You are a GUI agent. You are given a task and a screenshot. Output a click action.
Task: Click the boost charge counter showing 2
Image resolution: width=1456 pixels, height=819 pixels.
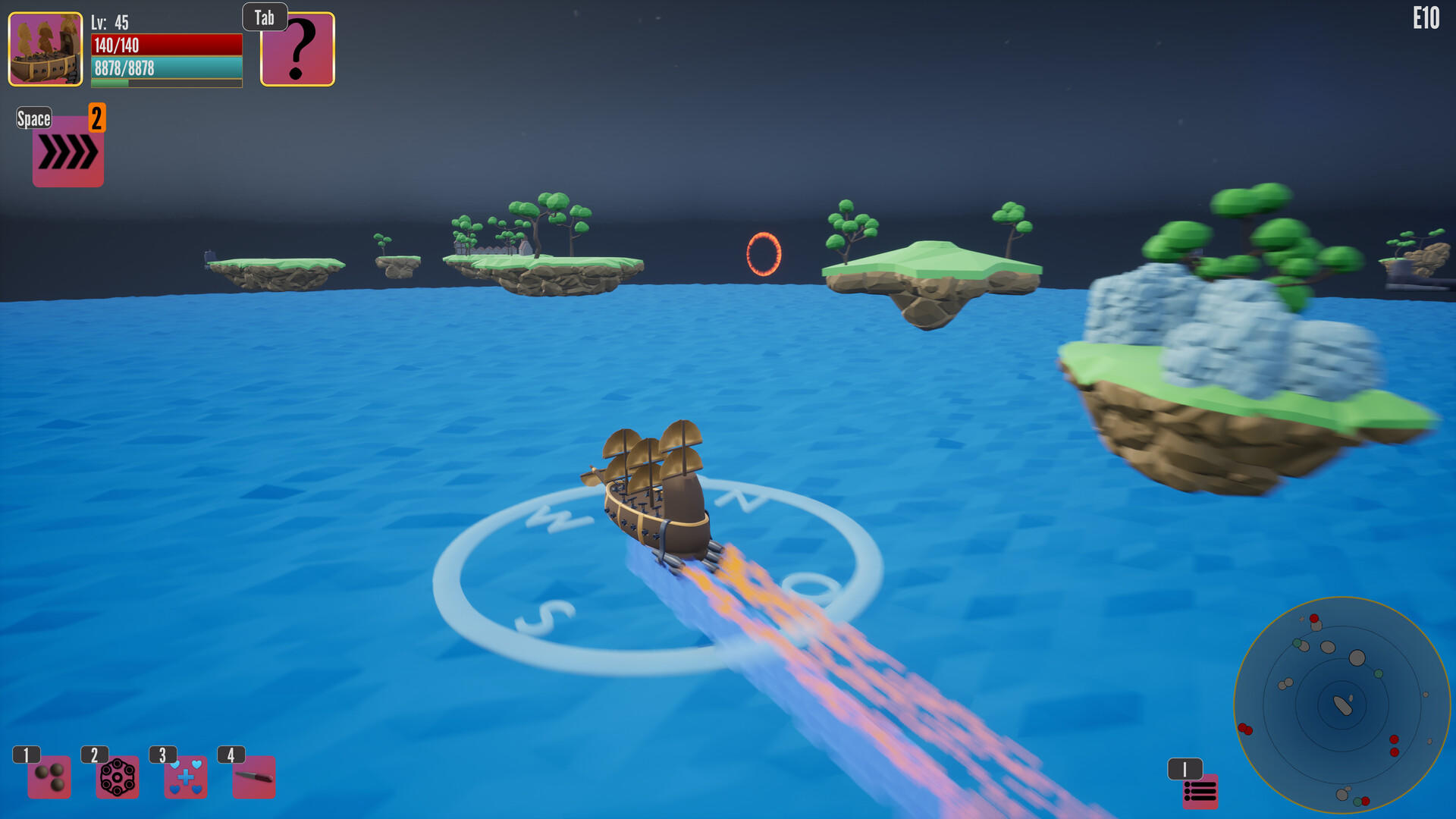[x=97, y=118]
